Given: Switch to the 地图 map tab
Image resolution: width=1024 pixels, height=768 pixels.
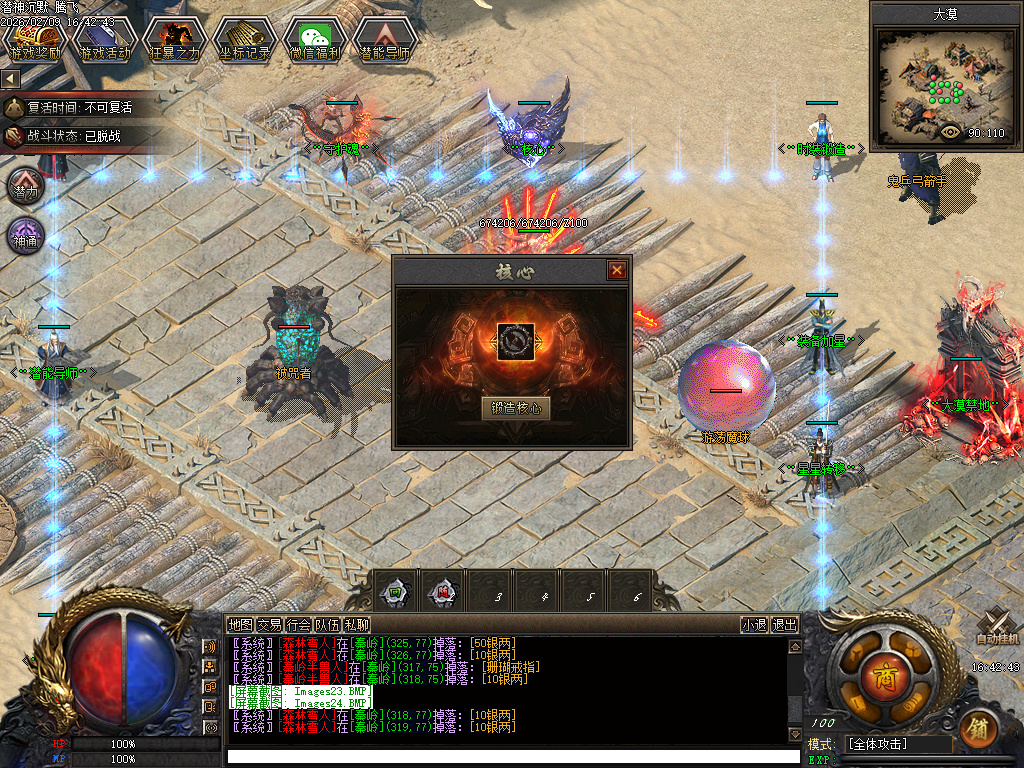Looking at the screenshot, I should click(x=240, y=625).
